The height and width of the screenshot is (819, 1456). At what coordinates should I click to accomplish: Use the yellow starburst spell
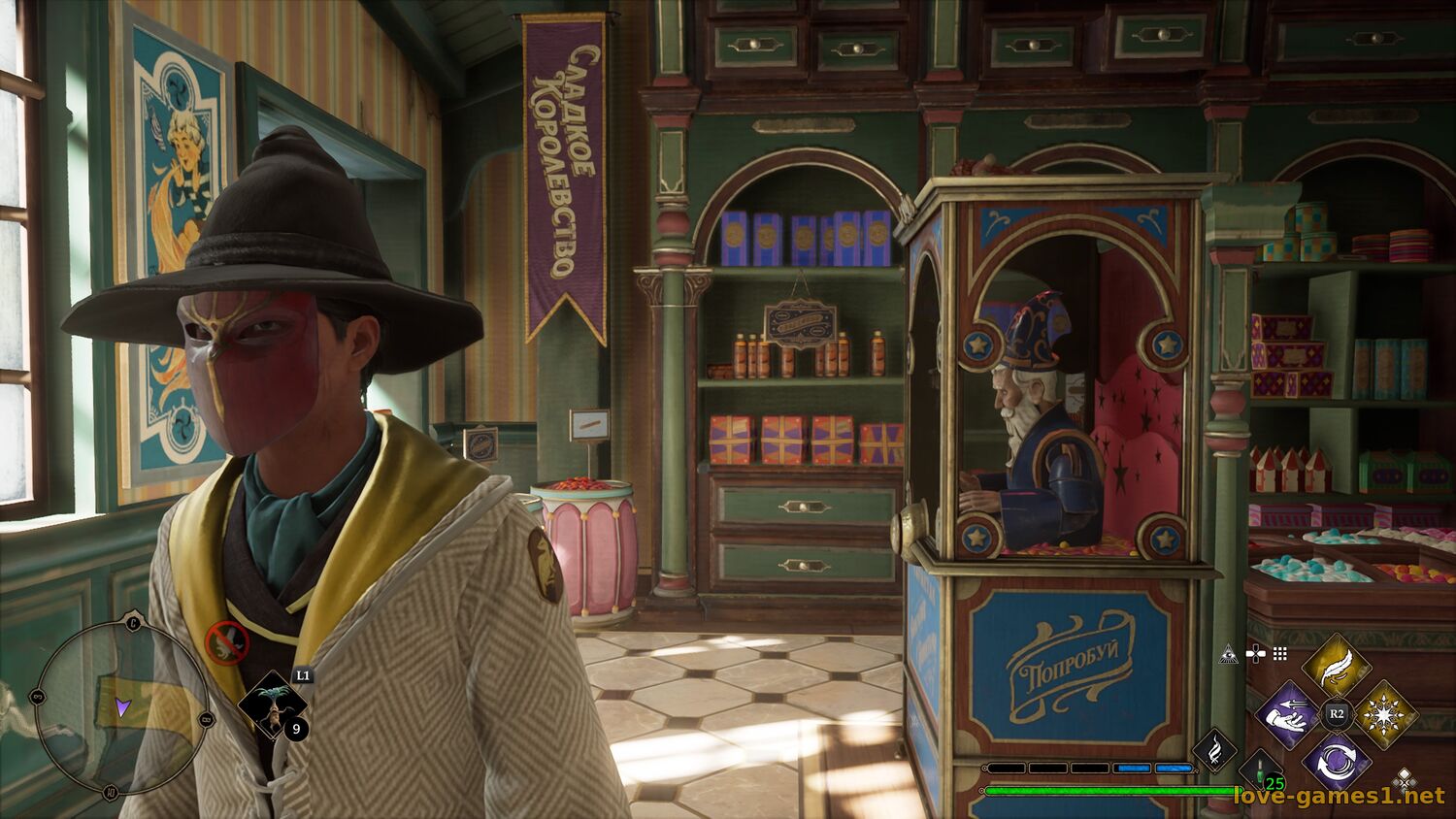pos(1385,715)
